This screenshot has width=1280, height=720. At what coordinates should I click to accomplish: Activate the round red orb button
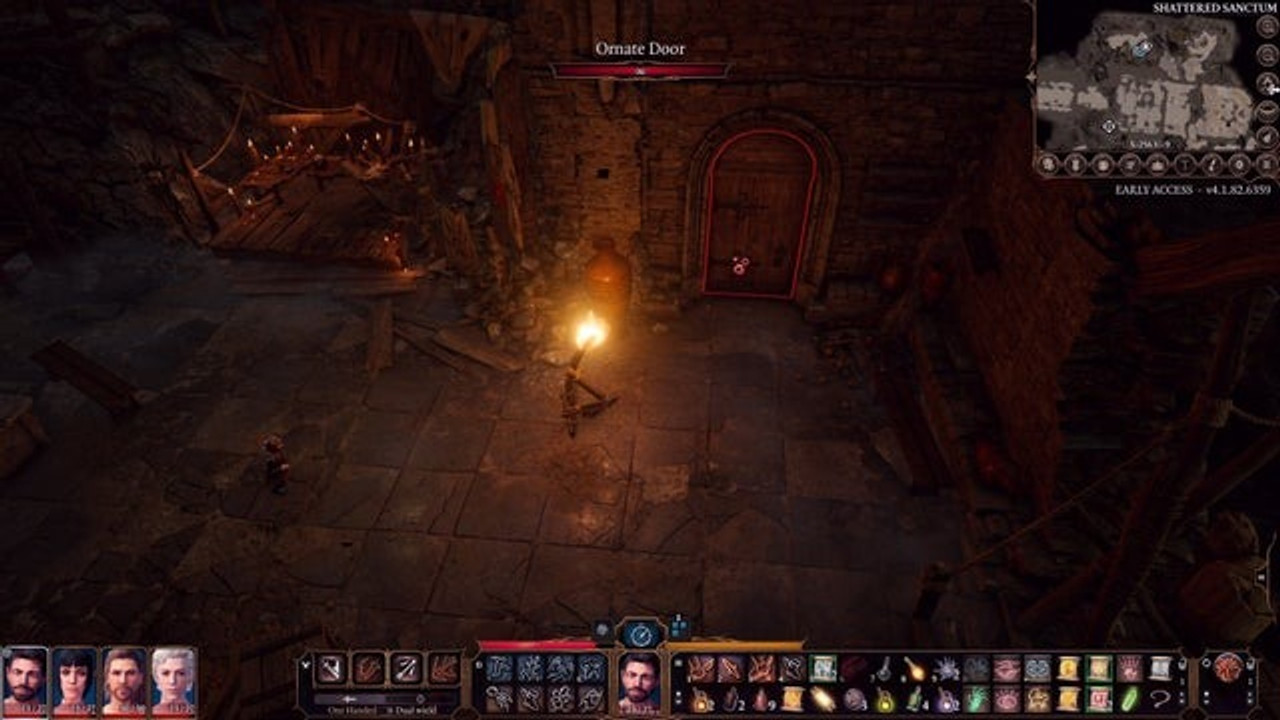click(x=1228, y=668)
